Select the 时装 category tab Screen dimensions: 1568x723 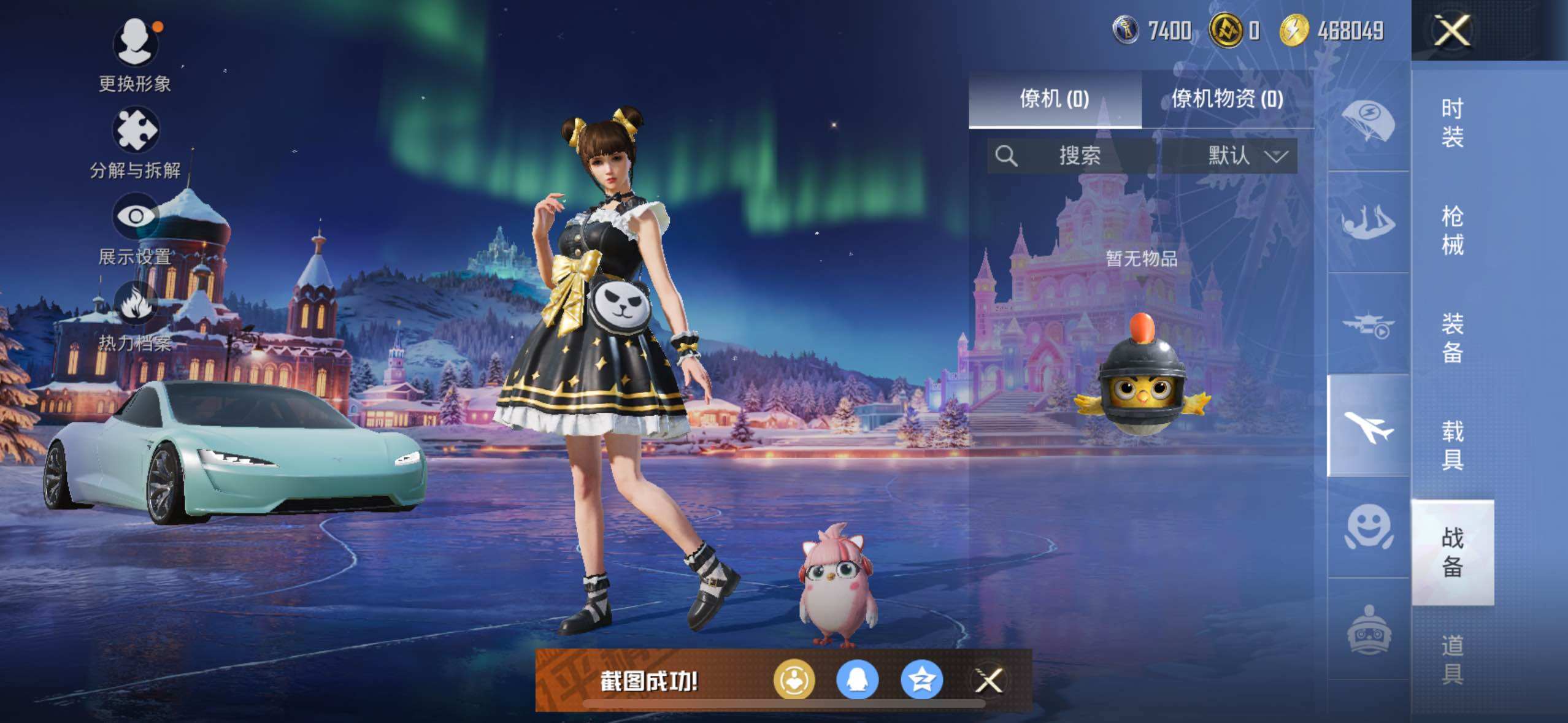click(1452, 123)
